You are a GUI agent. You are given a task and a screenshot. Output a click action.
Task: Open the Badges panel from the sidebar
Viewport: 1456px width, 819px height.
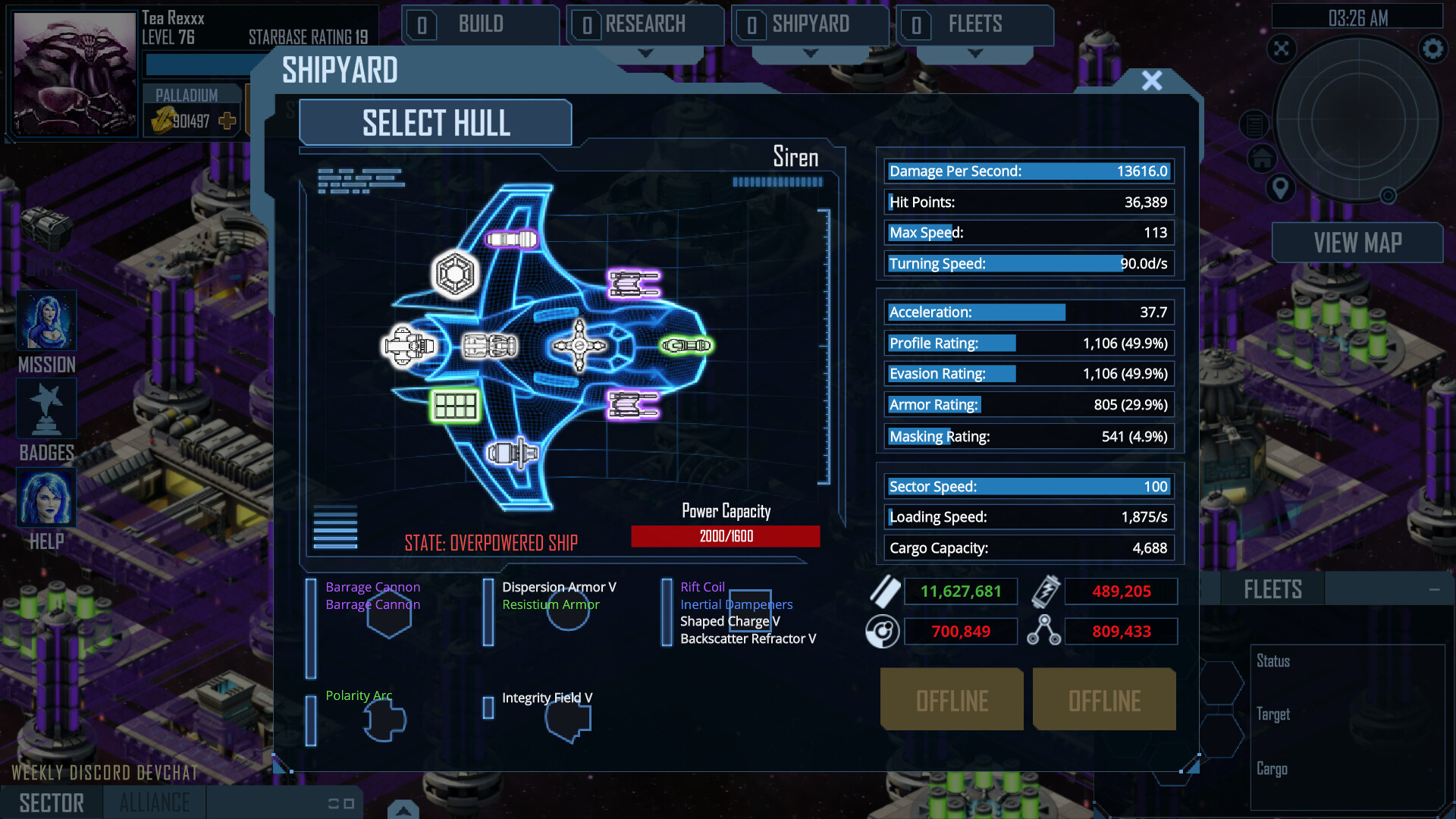[46, 409]
